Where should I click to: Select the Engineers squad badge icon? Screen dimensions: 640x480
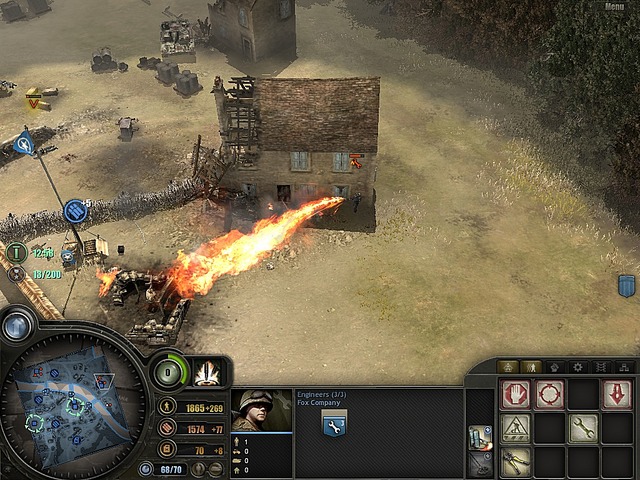click(x=334, y=424)
